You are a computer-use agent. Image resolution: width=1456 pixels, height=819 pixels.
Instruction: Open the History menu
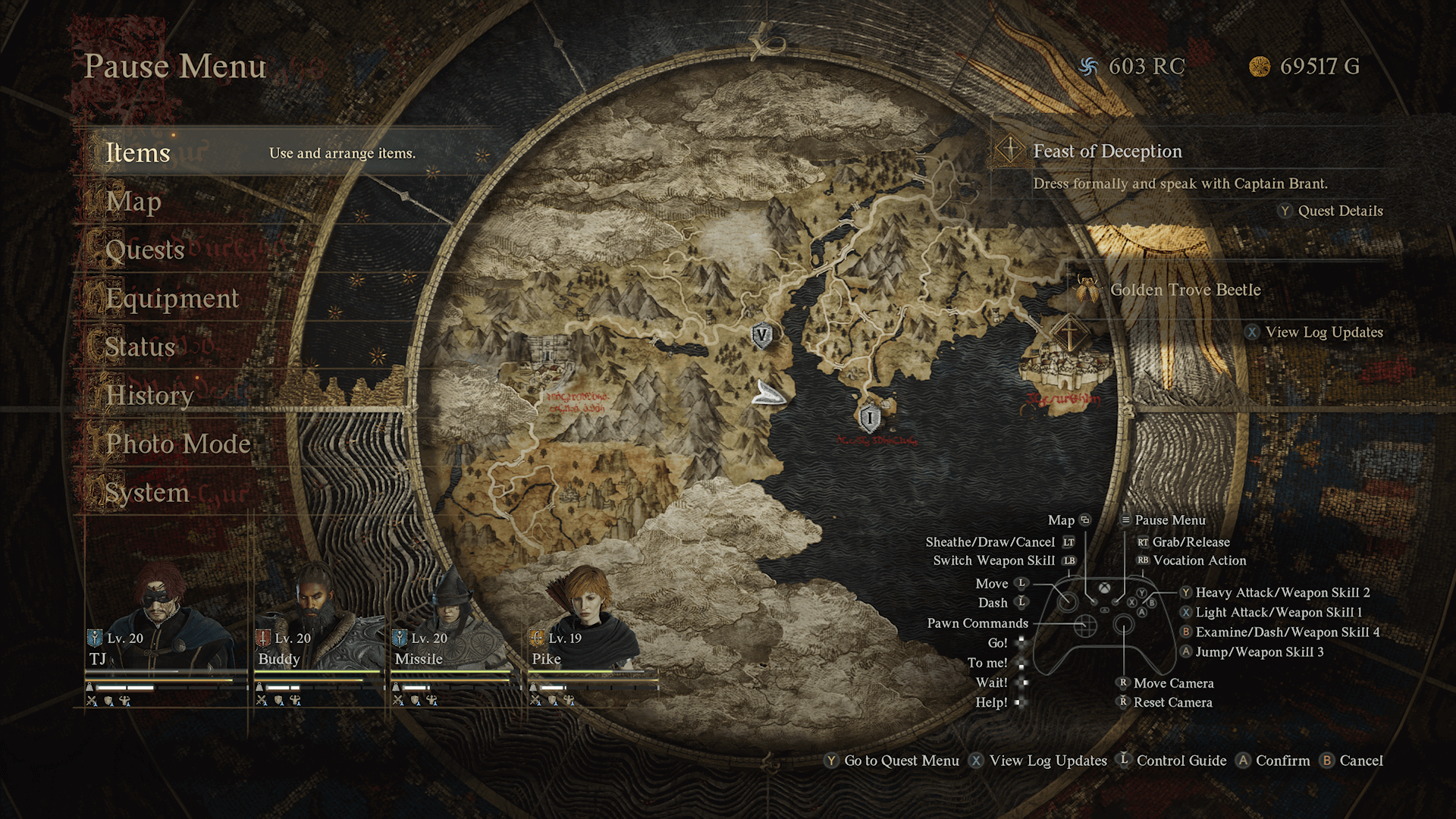pos(149,396)
